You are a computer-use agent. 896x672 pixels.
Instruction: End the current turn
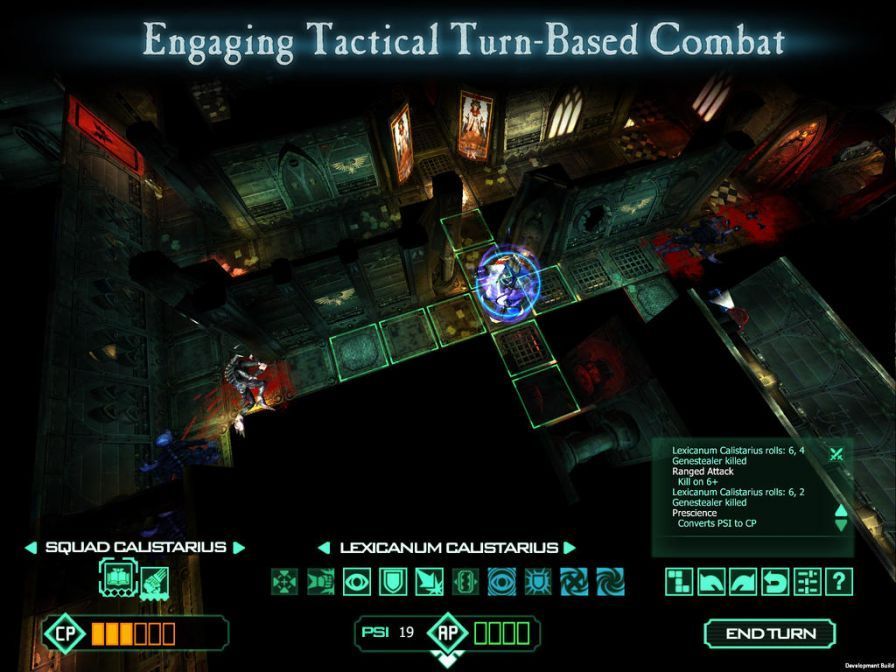point(770,633)
